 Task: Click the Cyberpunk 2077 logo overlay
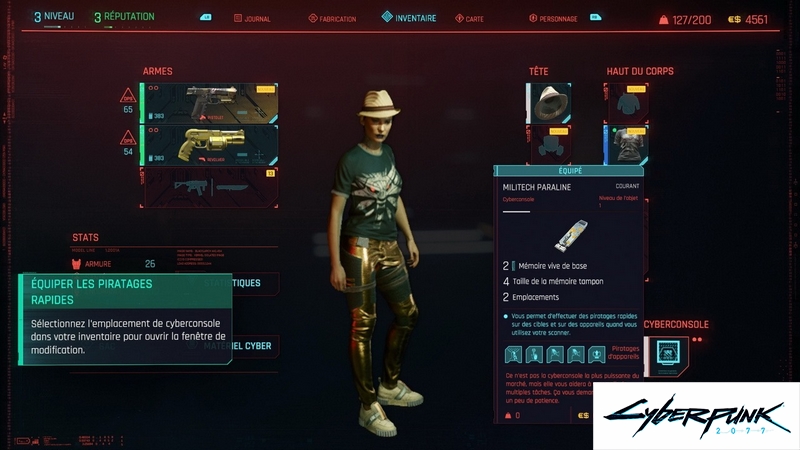(x=696, y=417)
